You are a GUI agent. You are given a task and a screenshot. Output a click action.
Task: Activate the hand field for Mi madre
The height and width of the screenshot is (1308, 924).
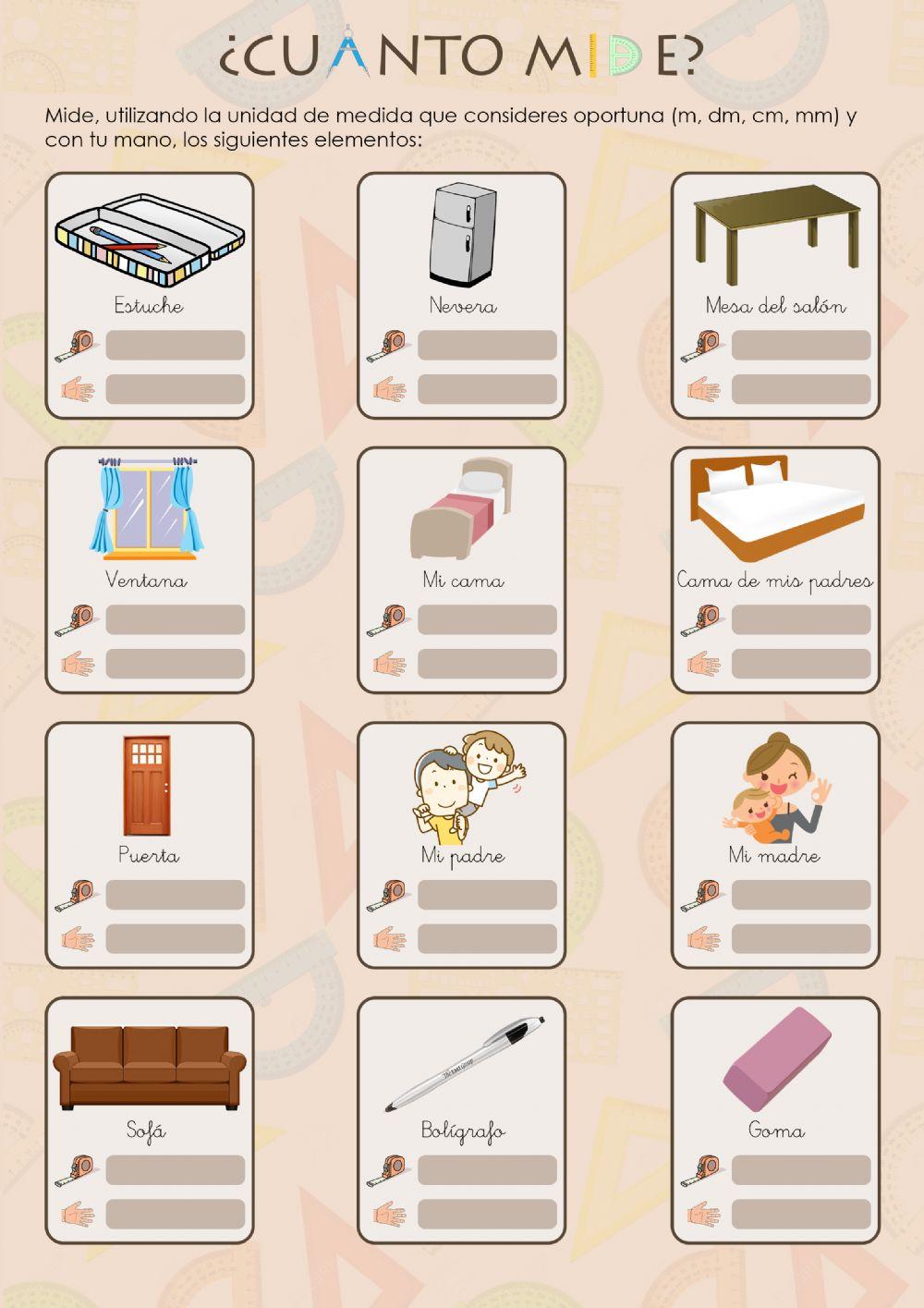pos(801,938)
